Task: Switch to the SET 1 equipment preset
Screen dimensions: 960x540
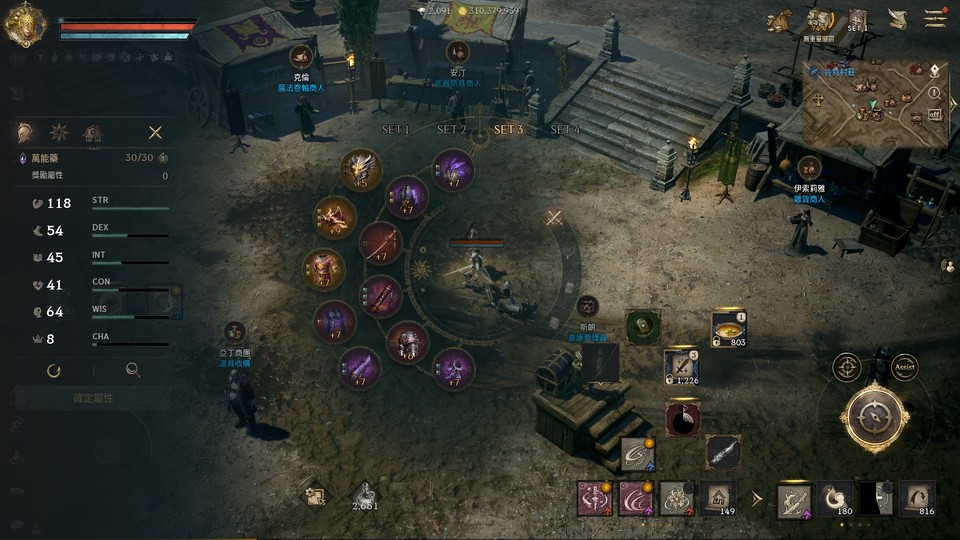Action: click(x=396, y=130)
